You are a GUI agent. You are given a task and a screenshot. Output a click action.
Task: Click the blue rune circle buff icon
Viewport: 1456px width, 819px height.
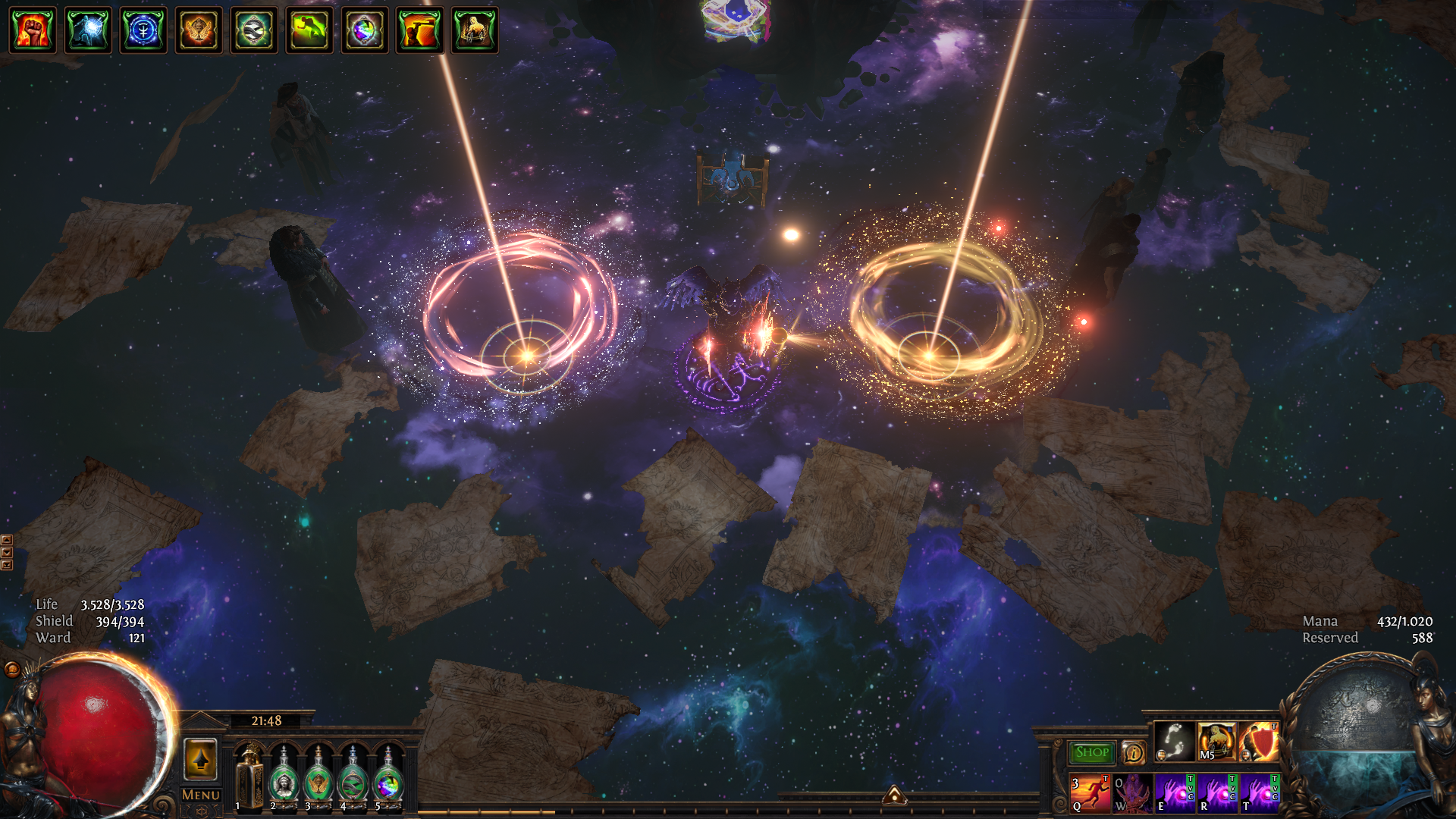[x=143, y=31]
